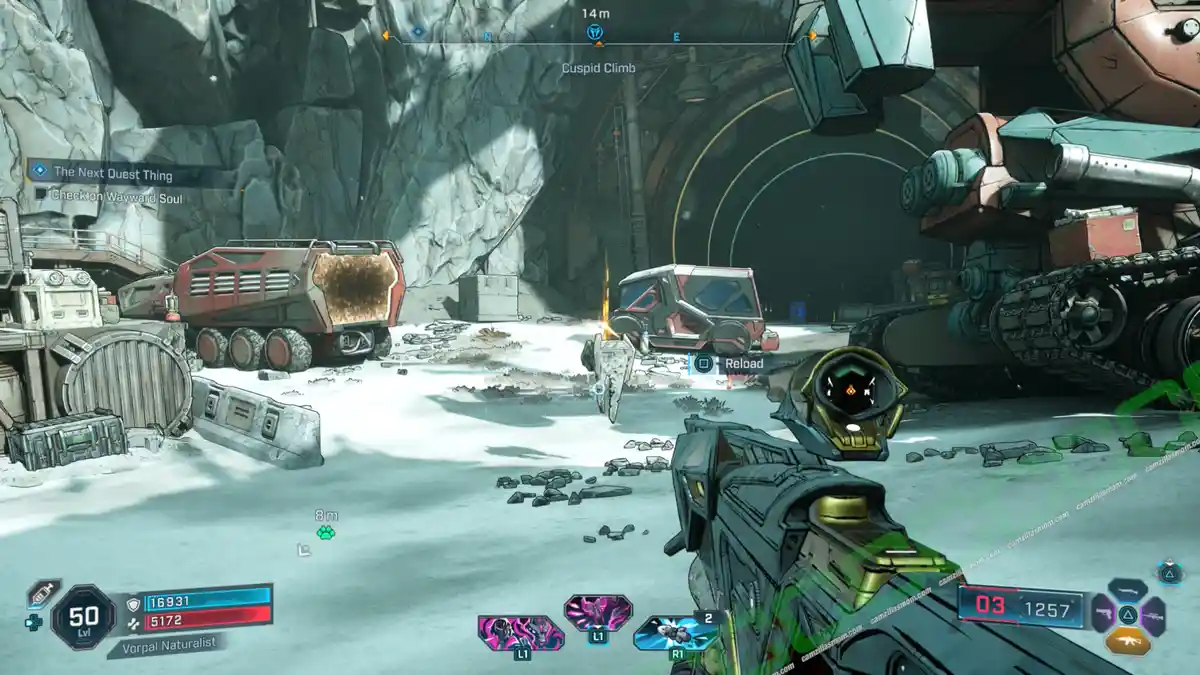
Task: Select the orange assault rifle slot
Action: (1127, 640)
